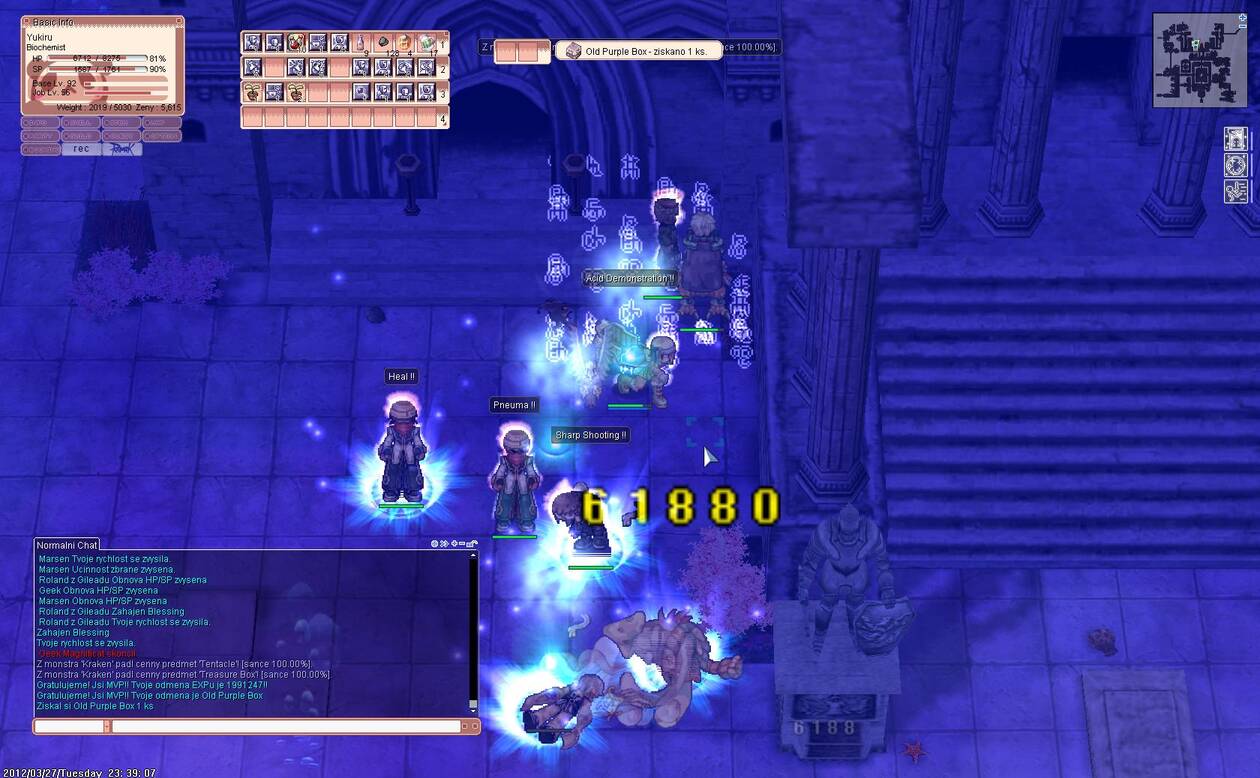This screenshot has width=1260, height=778.
Task: Click the rec button below Basic Info
Action: tap(81, 149)
